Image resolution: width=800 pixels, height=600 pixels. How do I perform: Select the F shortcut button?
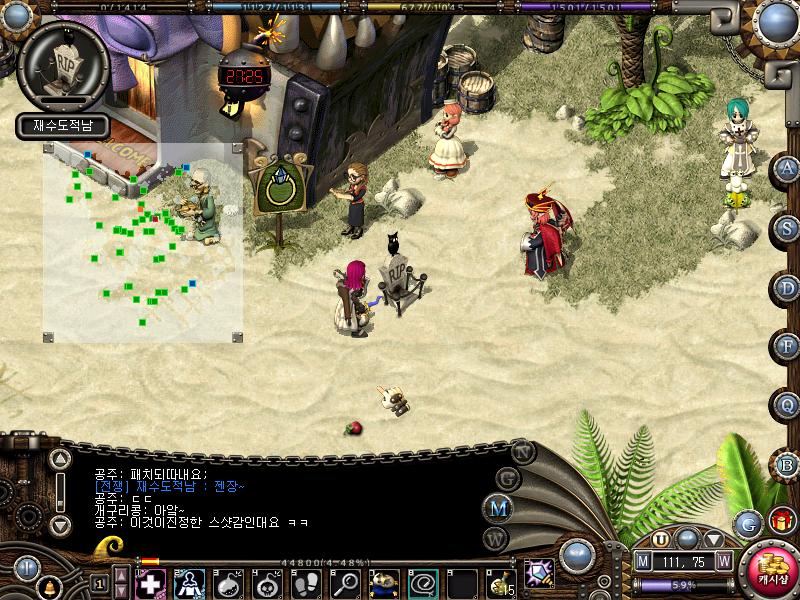coord(787,346)
